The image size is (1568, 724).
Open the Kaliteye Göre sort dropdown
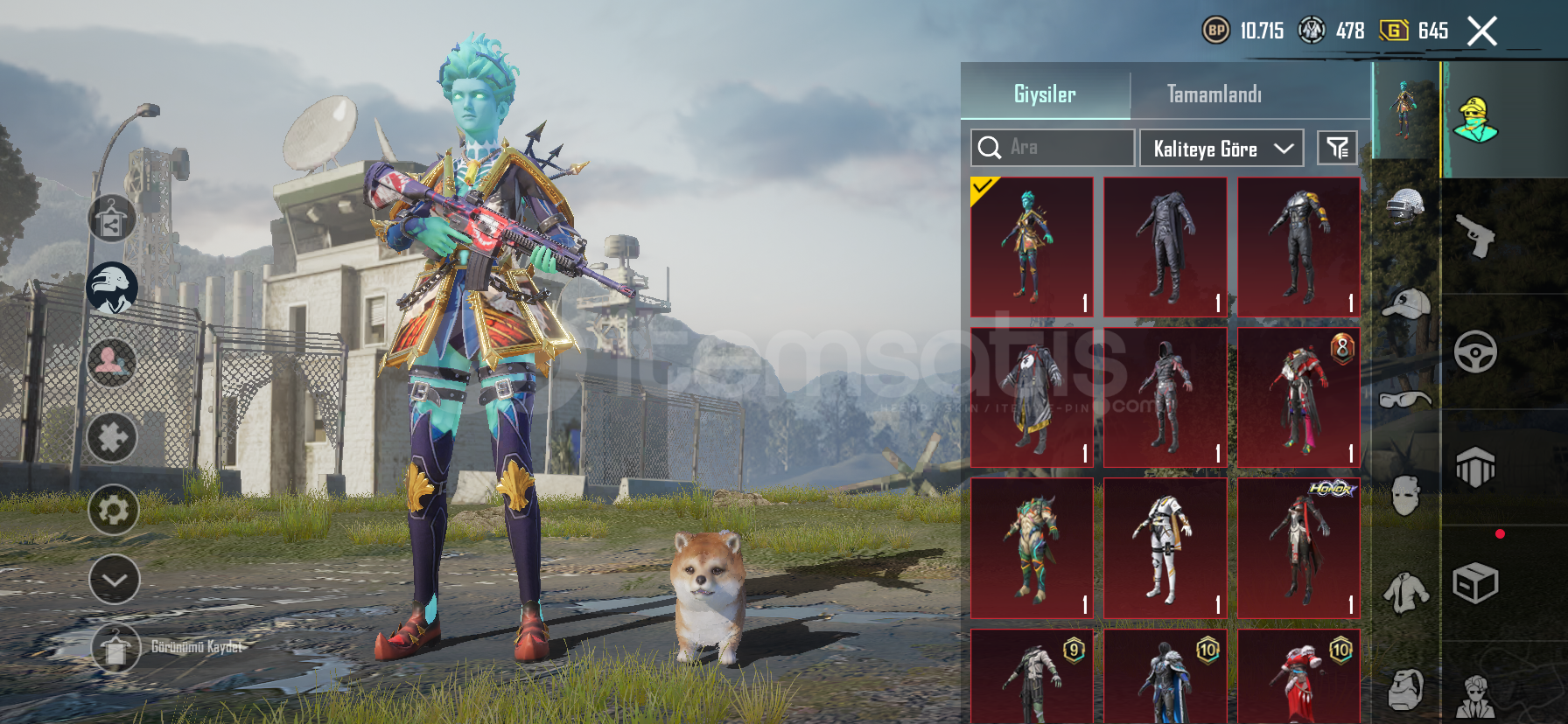[x=1221, y=149]
